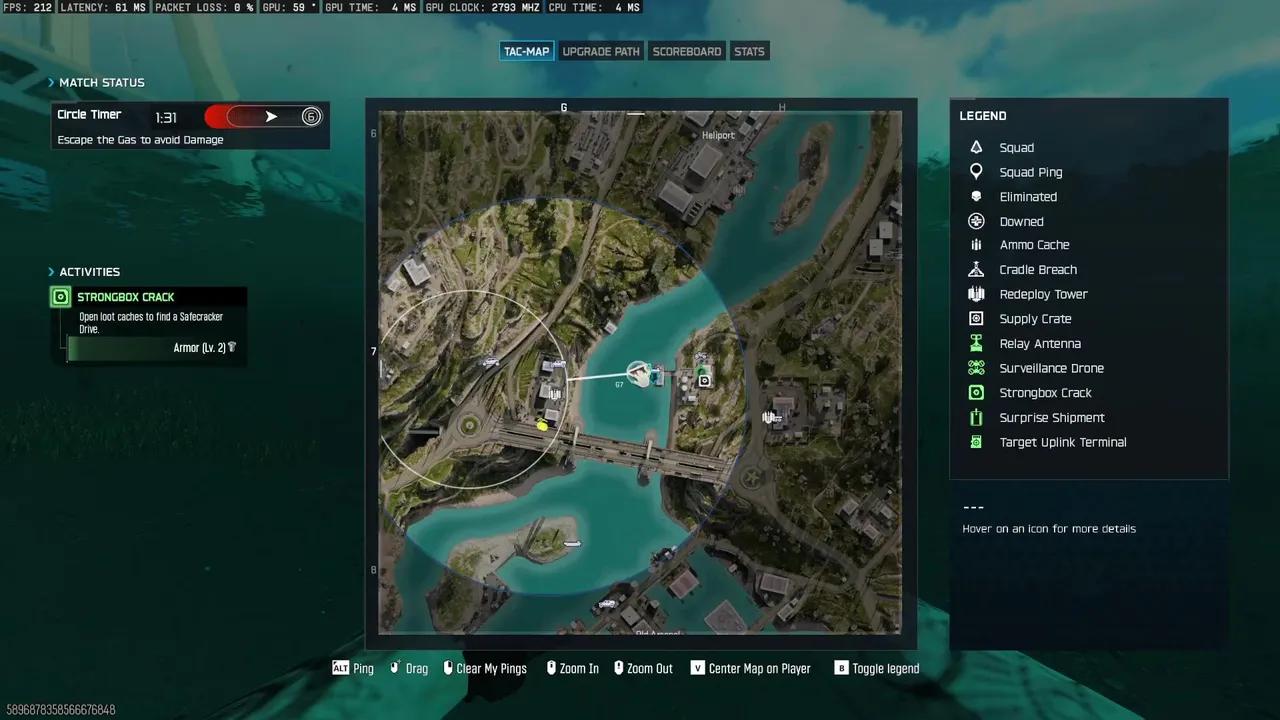Select the Eliminated legend entry
This screenshot has width=1280, height=720.
(1027, 197)
